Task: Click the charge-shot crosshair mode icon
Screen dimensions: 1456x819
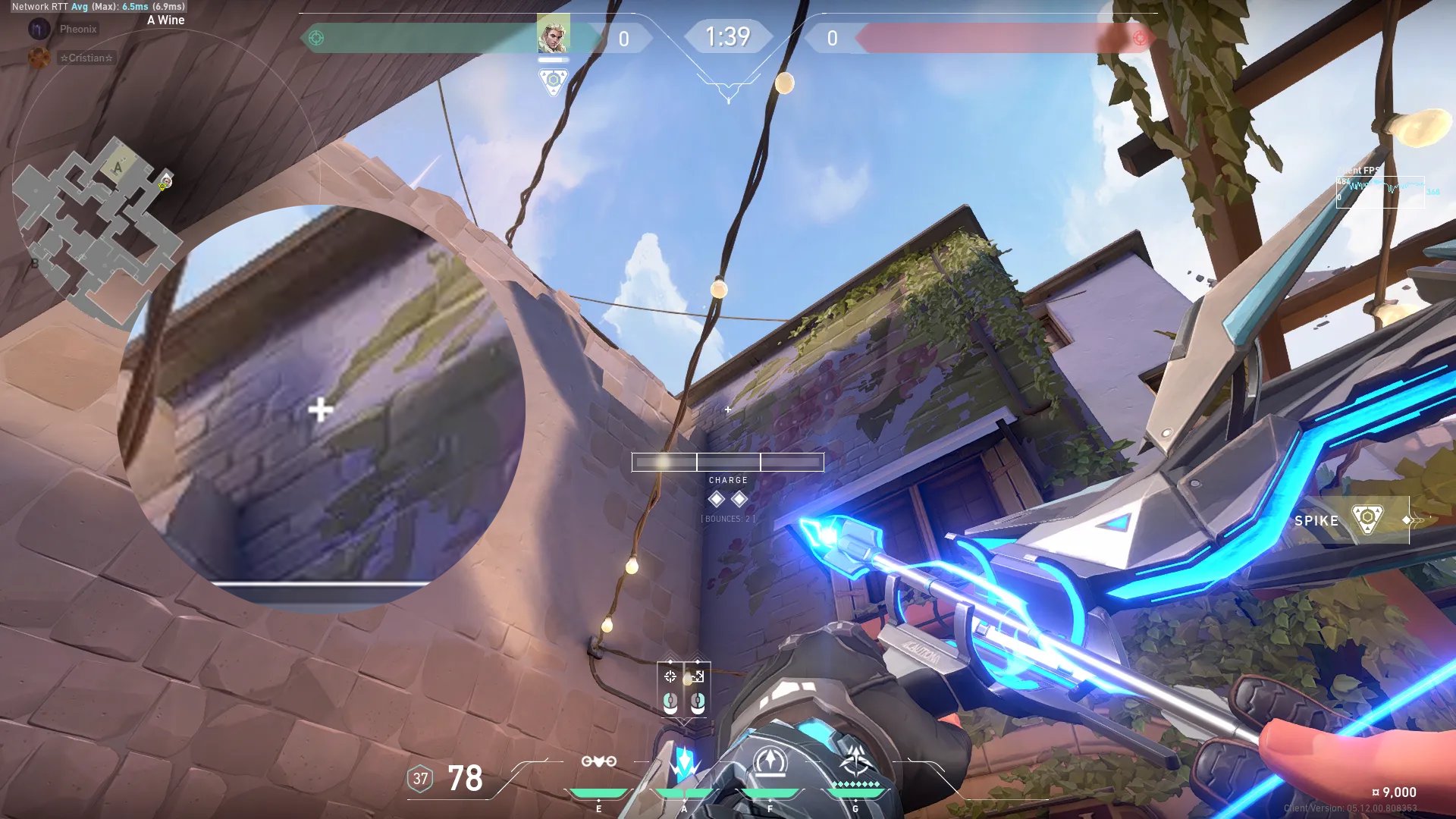Action: point(670,676)
